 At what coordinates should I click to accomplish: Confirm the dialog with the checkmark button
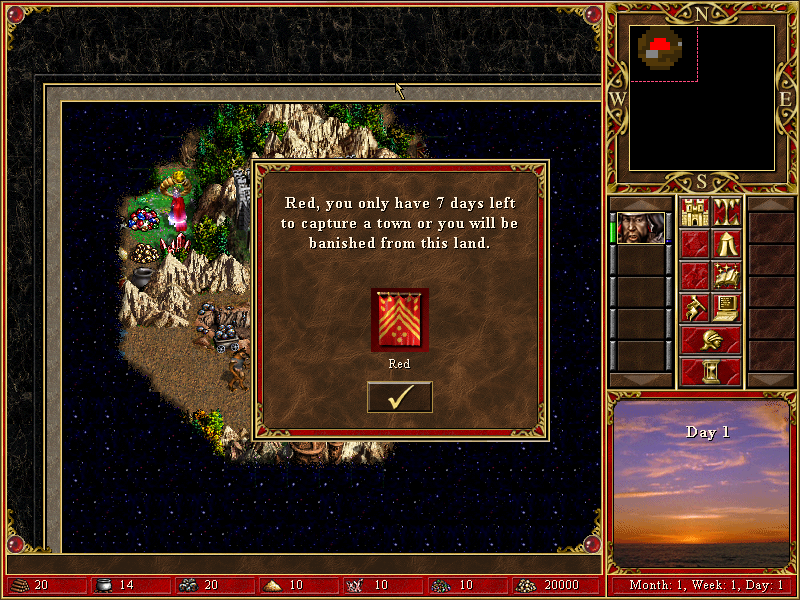tap(399, 397)
